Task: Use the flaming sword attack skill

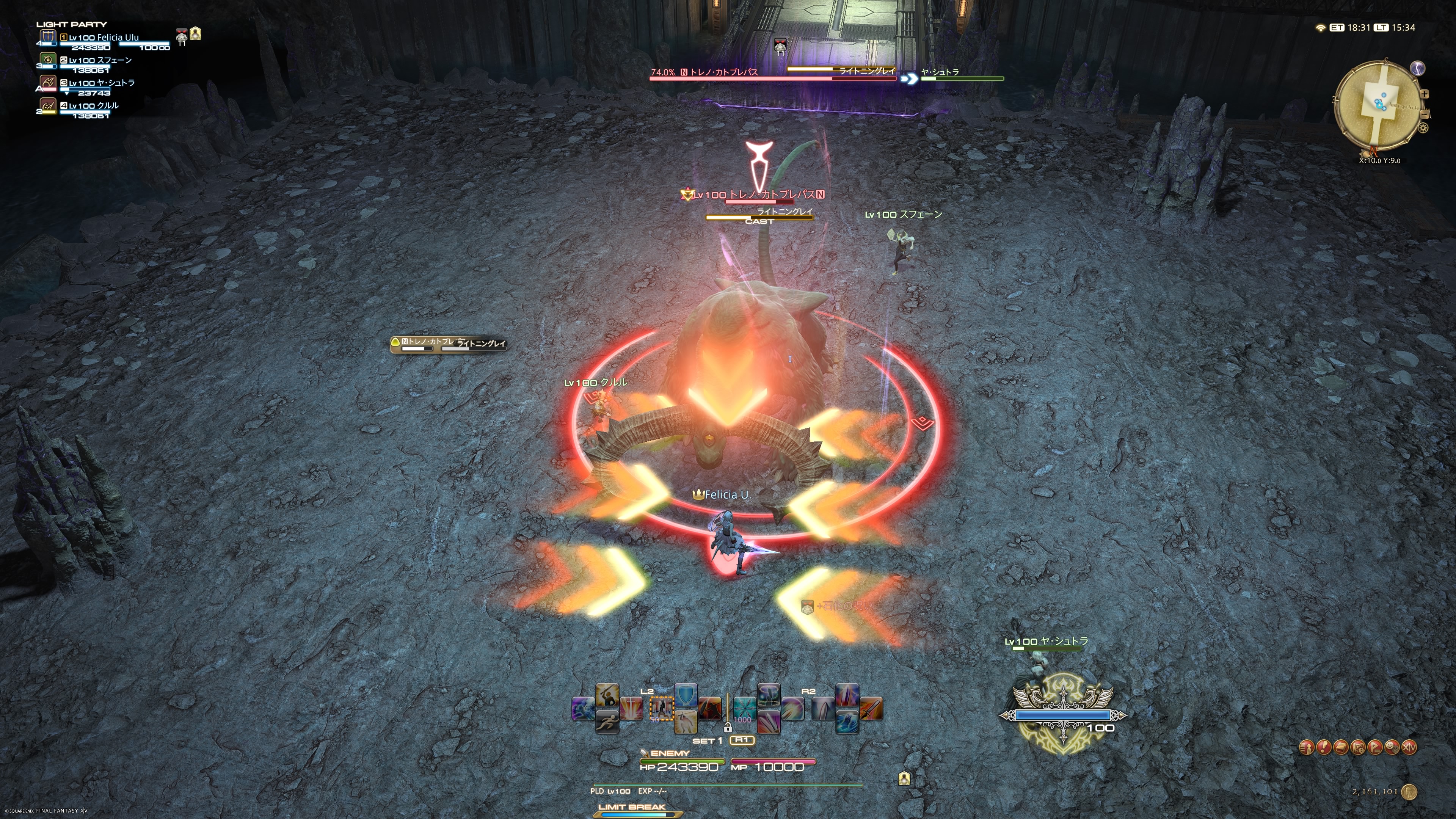Action: click(871, 709)
